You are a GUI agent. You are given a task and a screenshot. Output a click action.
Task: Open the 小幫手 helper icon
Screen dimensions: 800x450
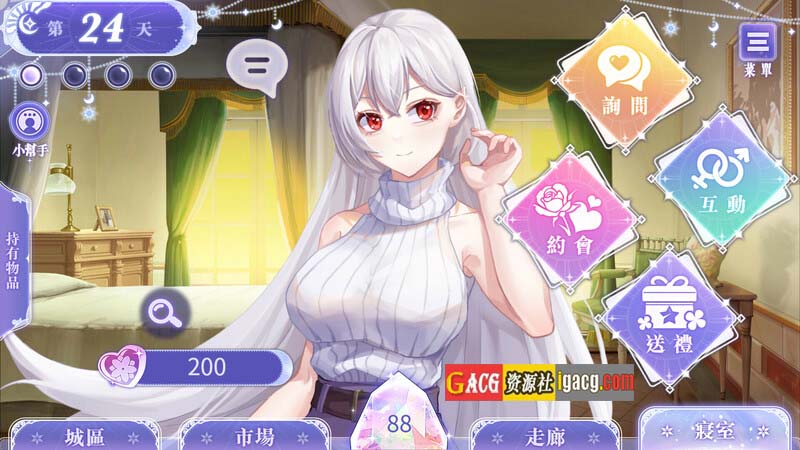tap(28, 124)
